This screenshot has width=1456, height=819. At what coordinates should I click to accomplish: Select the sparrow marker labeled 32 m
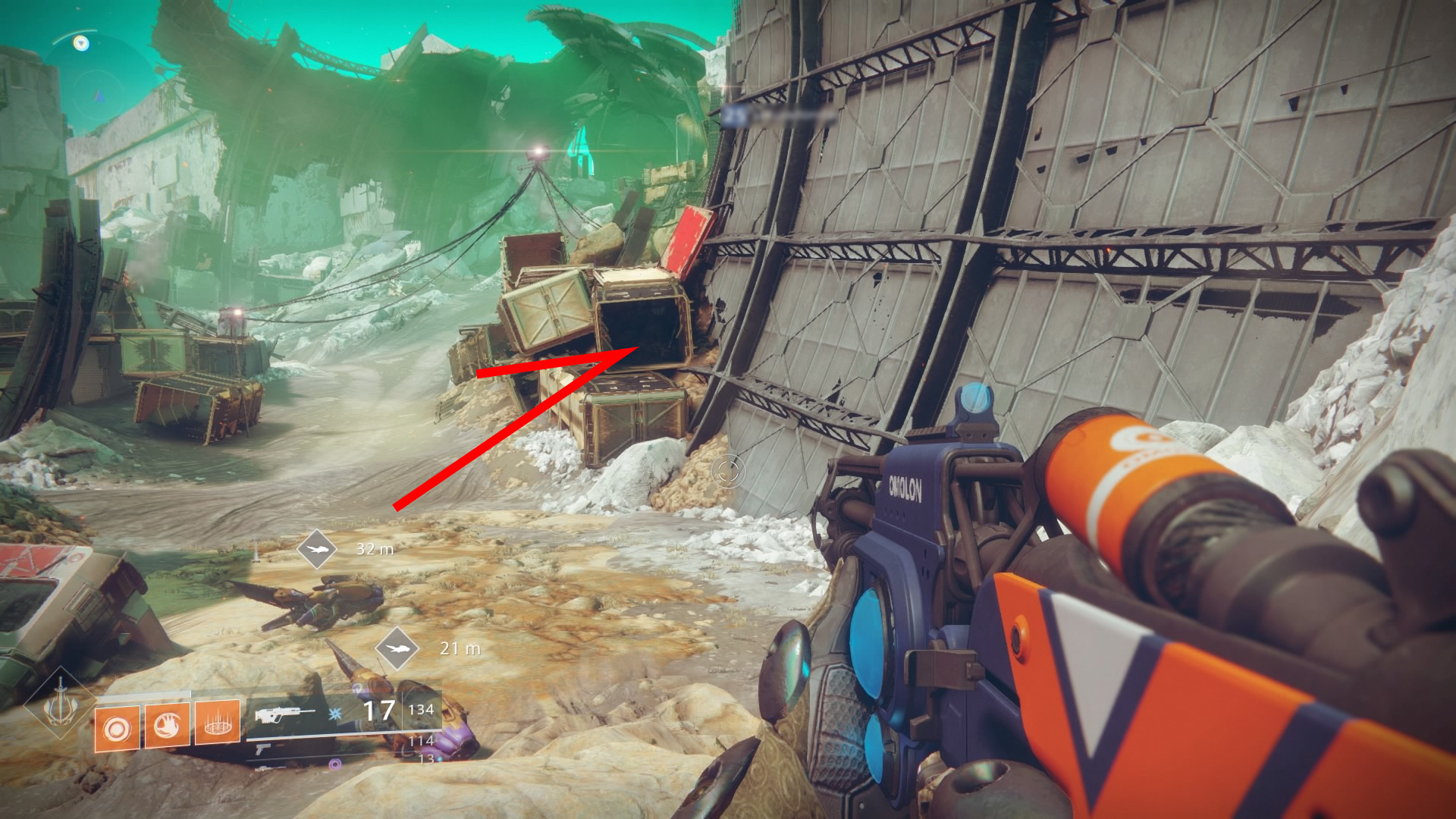click(x=317, y=548)
